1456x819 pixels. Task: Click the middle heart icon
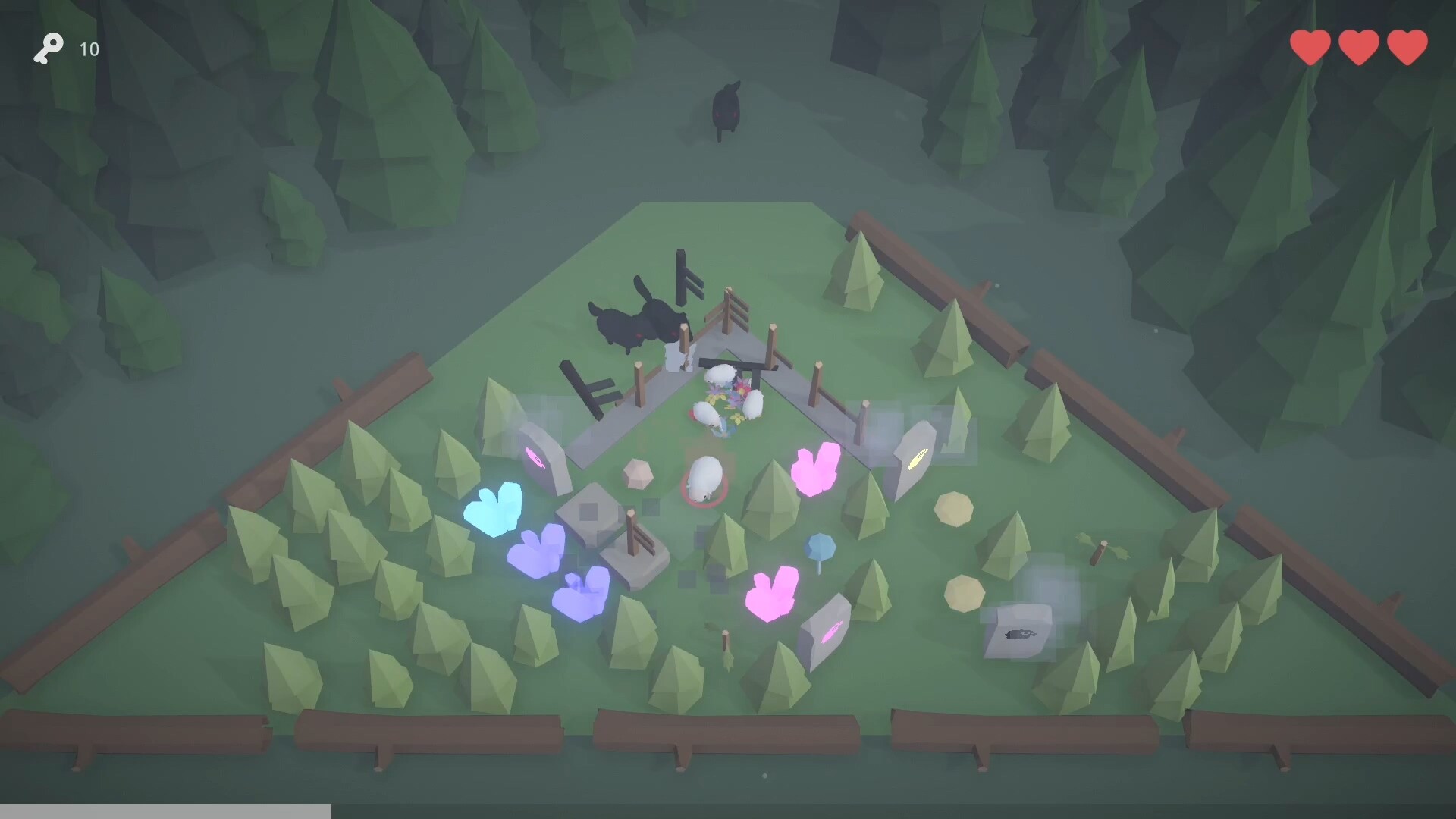[1358, 47]
